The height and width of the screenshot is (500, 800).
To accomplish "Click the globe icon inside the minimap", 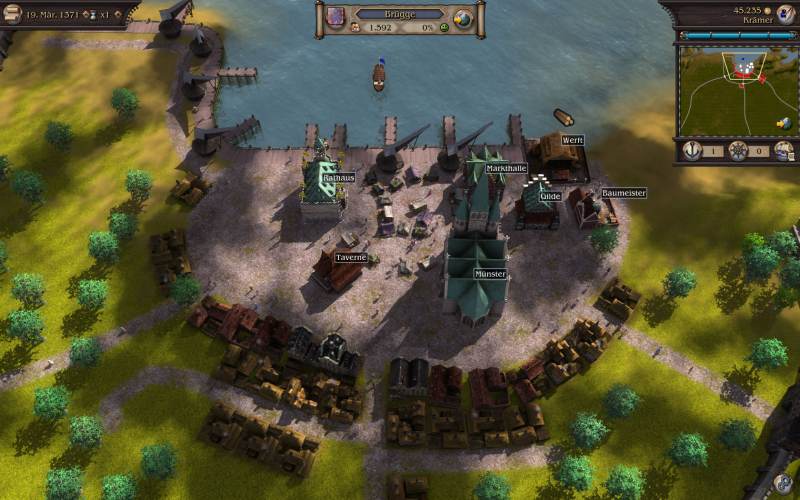I will (785, 123).
